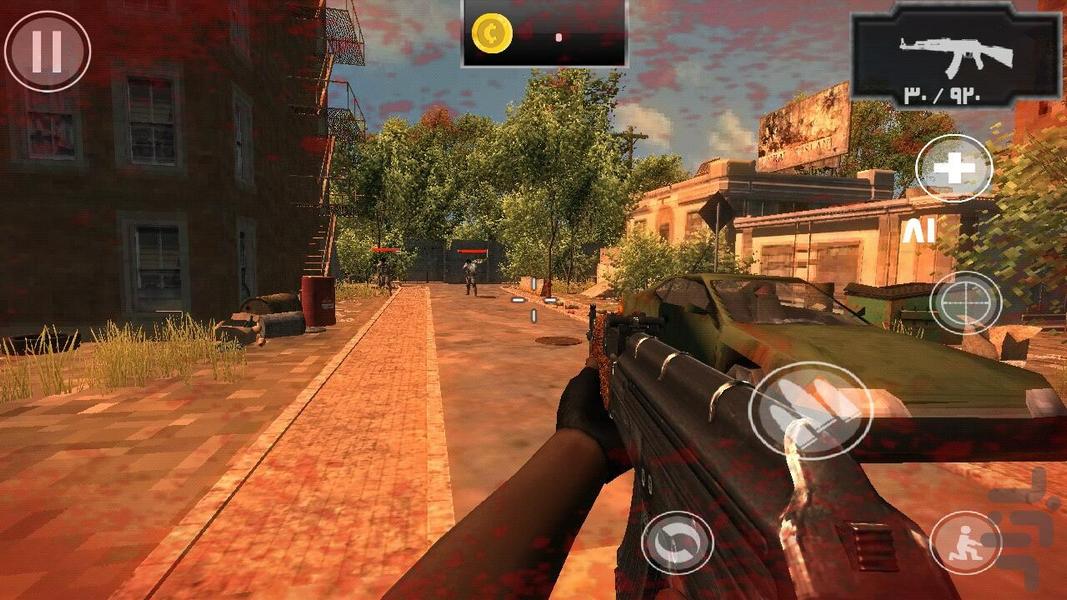This screenshot has width=1067, height=600.
Task: Fire weapon using the bullets button
Action: click(810, 410)
